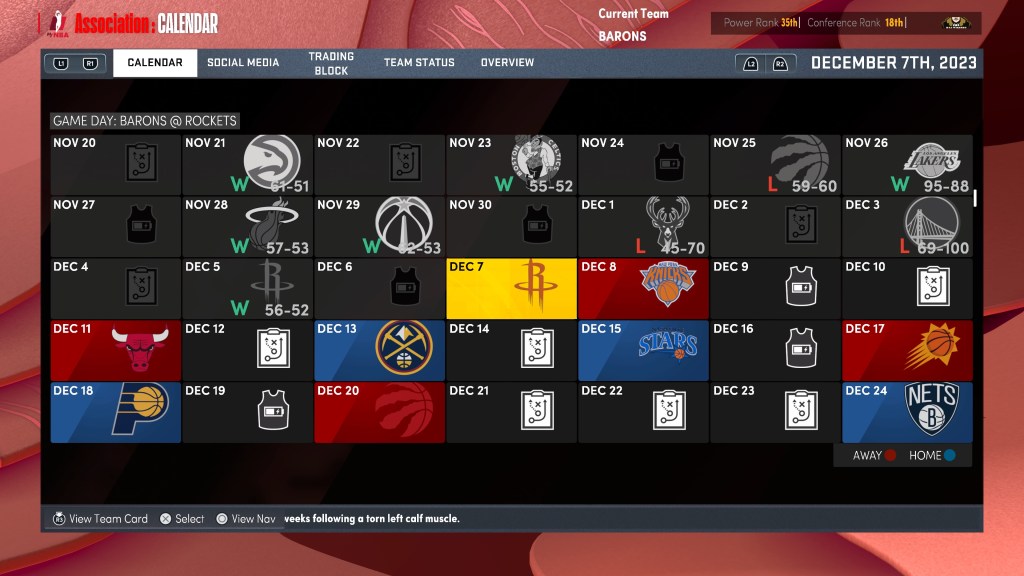The height and width of the screenshot is (576, 1024).
Task: Choose the Dec 8 Knicks game
Action: [643, 288]
